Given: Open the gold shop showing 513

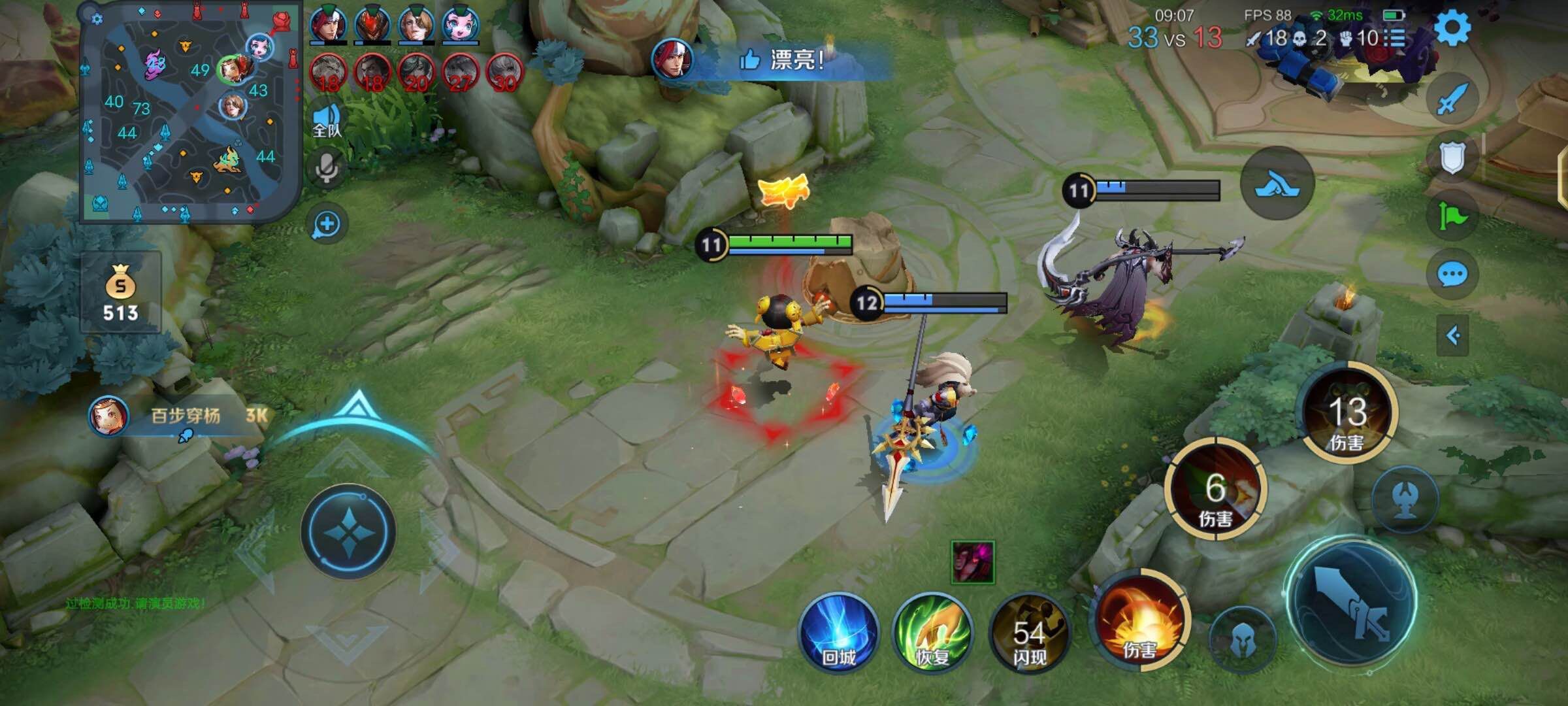Looking at the screenshot, I should (121, 292).
